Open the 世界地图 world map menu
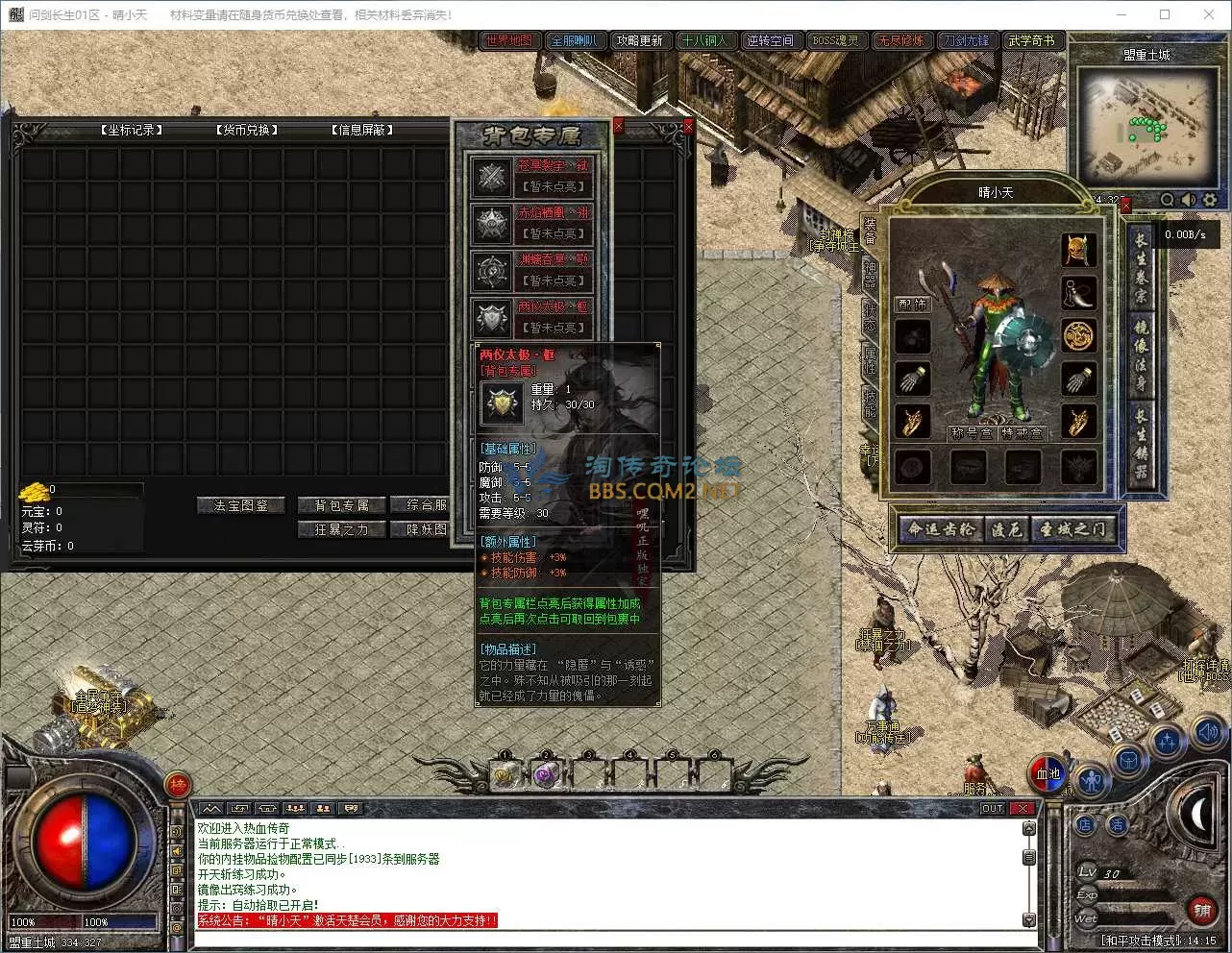The height and width of the screenshot is (953, 1232). (x=508, y=40)
